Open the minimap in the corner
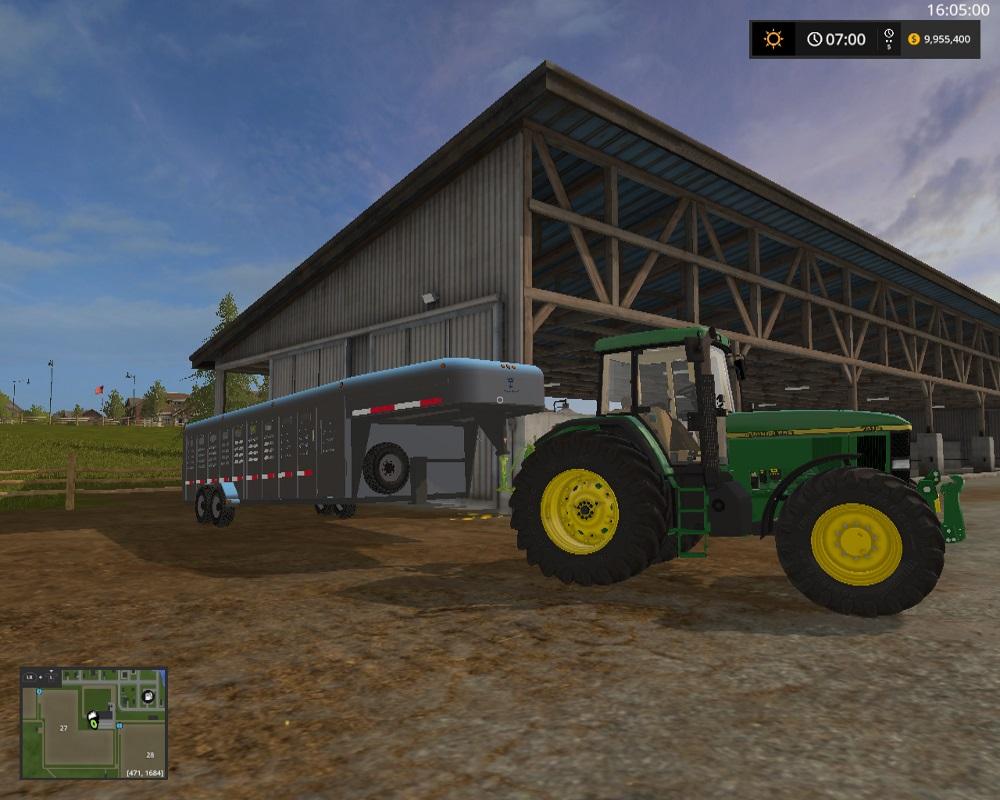Image resolution: width=1000 pixels, height=800 pixels. [x=94, y=723]
